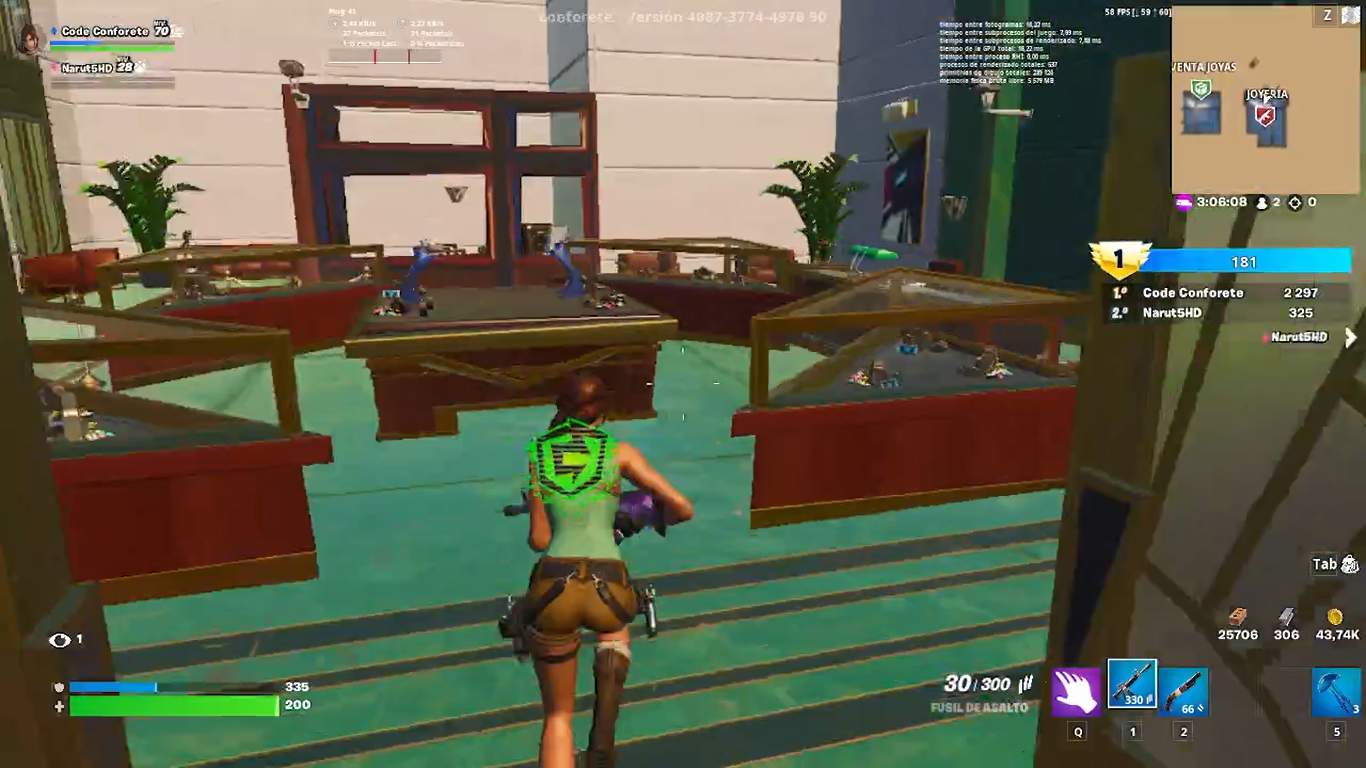This screenshot has height=768, width=1366.
Task: Select the assault rifle hotbar slot
Action: [1132, 684]
